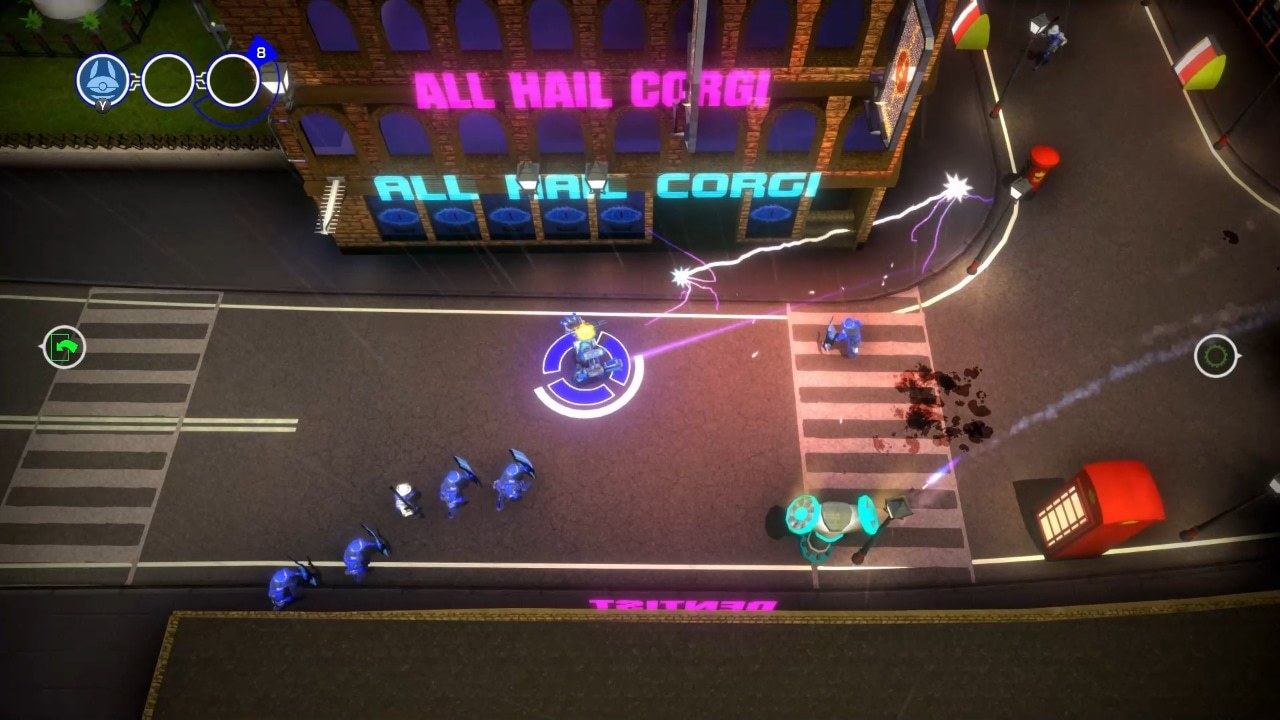
Task: Select the Y button prompt under the ability icon
Action: point(103,106)
